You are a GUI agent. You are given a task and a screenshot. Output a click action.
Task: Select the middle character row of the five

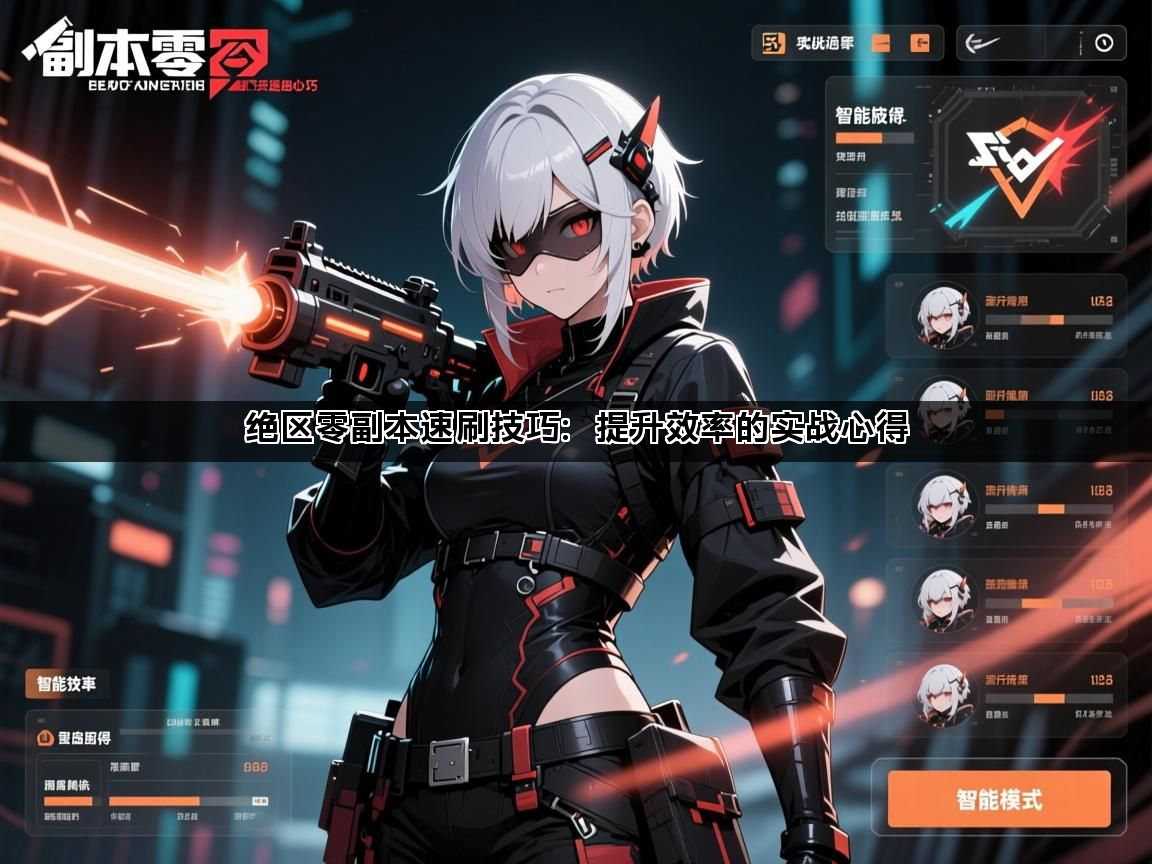[1006, 505]
